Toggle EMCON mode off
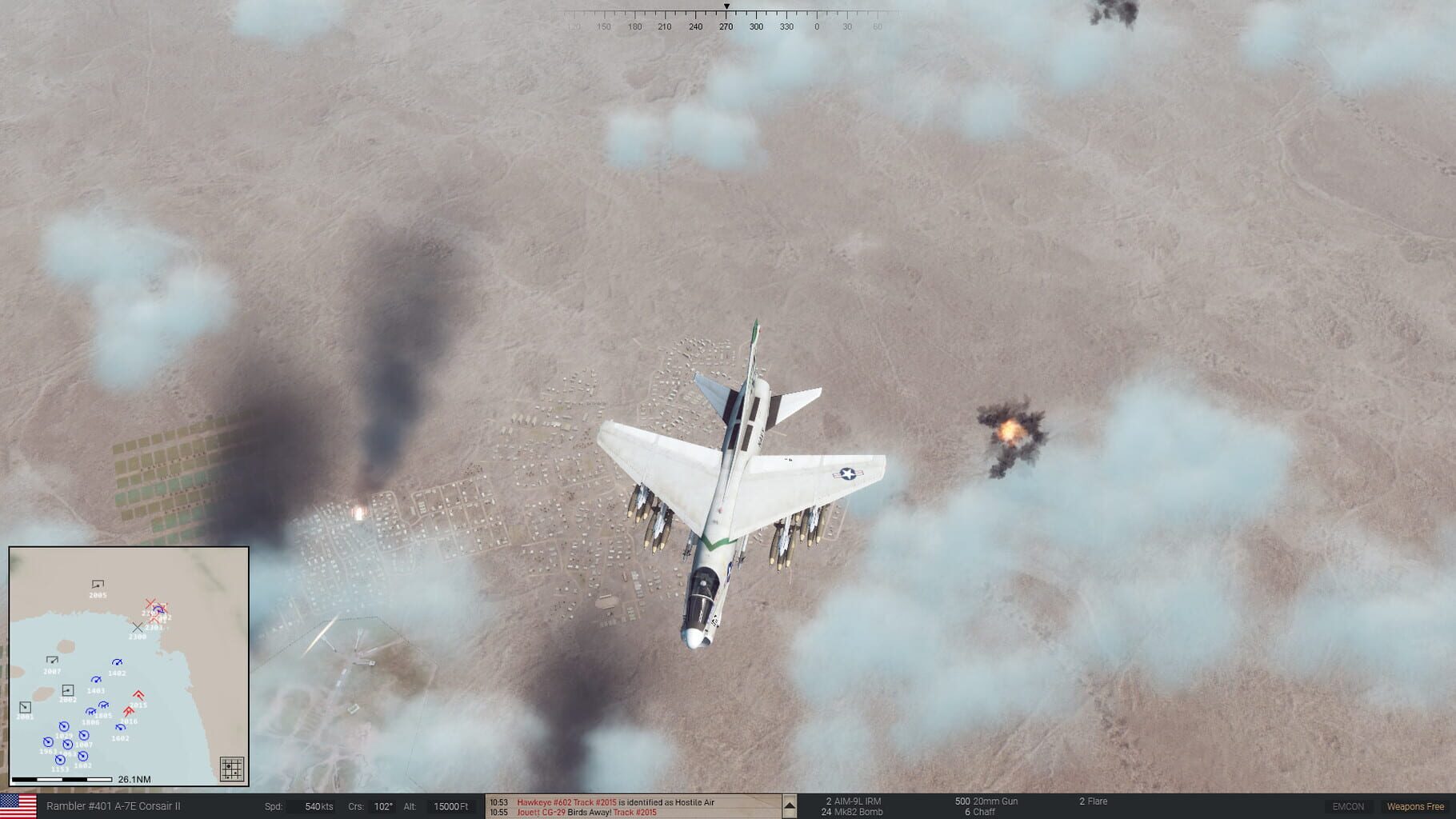The height and width of the screenshot is (819, 1456). [x=1350, y=806]
